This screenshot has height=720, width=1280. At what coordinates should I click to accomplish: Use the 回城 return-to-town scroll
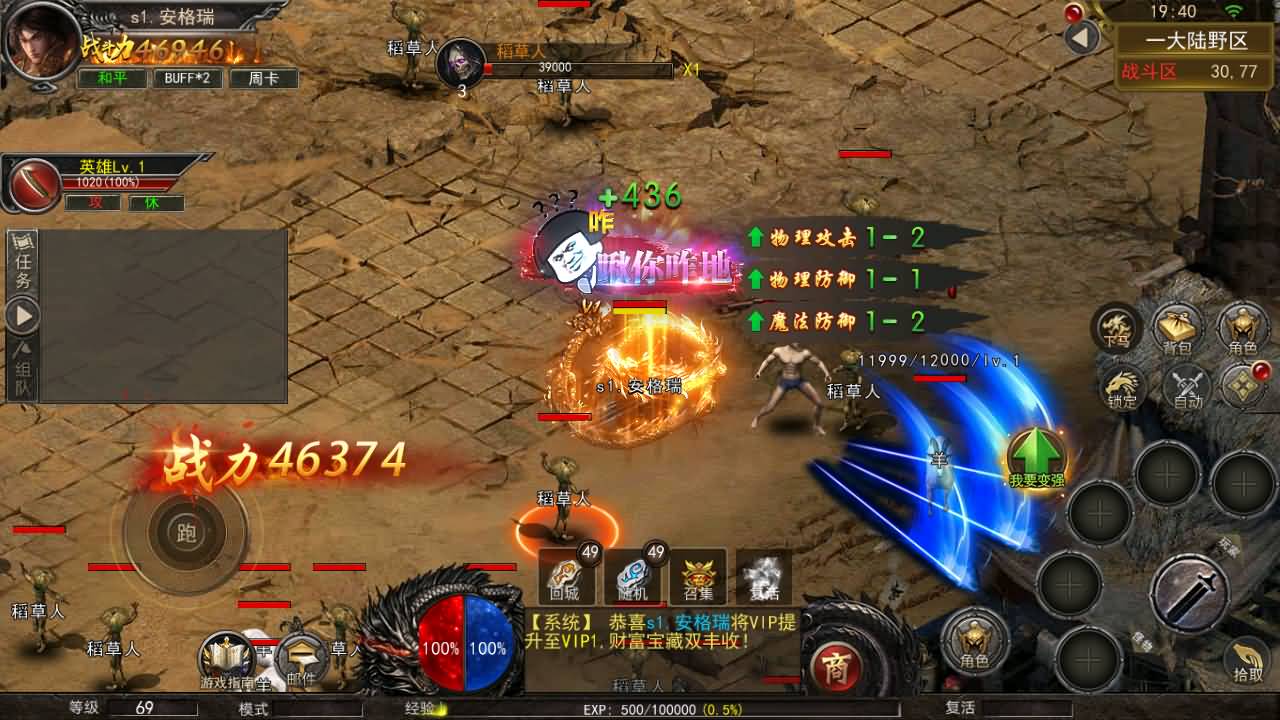pos(568,577)
